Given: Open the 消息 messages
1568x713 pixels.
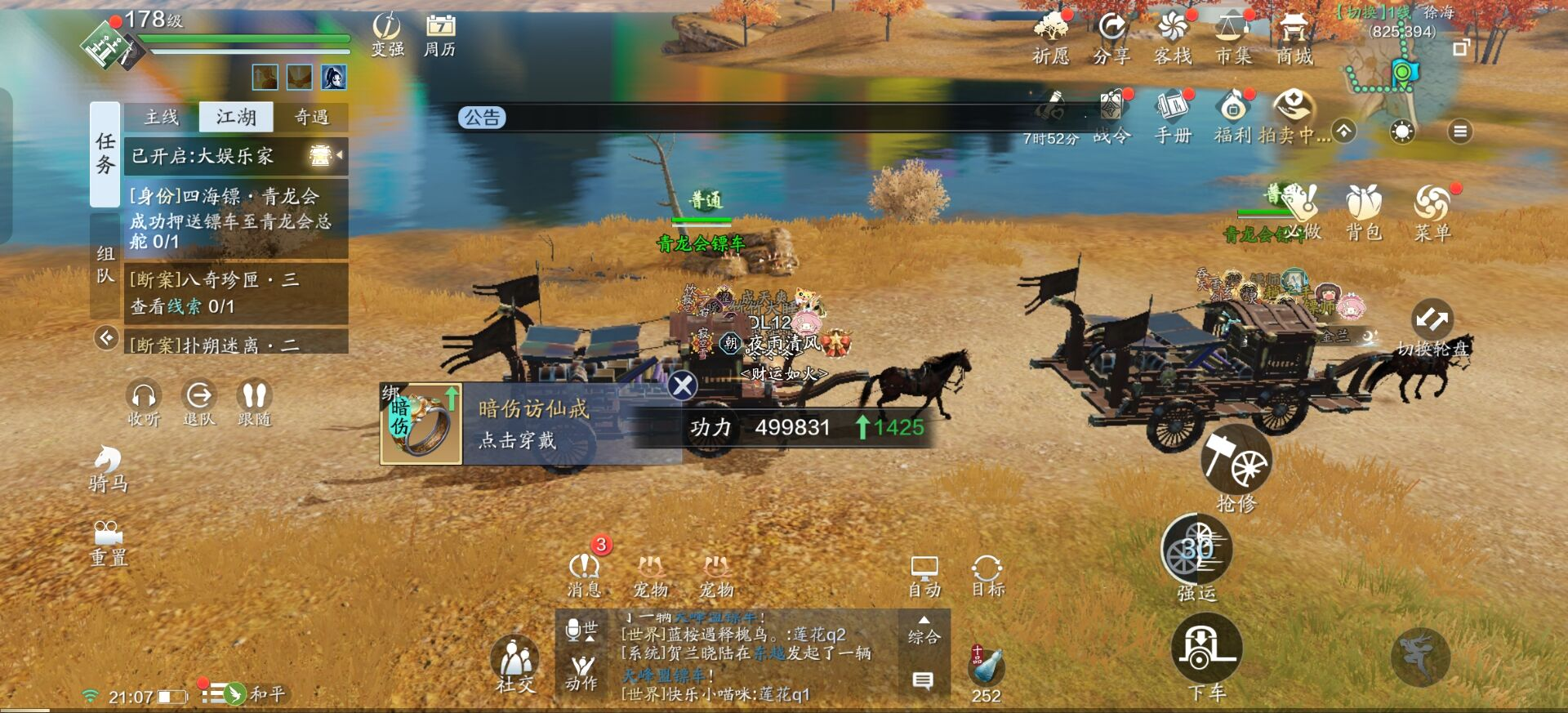Looking at the screenshot, I should coord(584,574).
